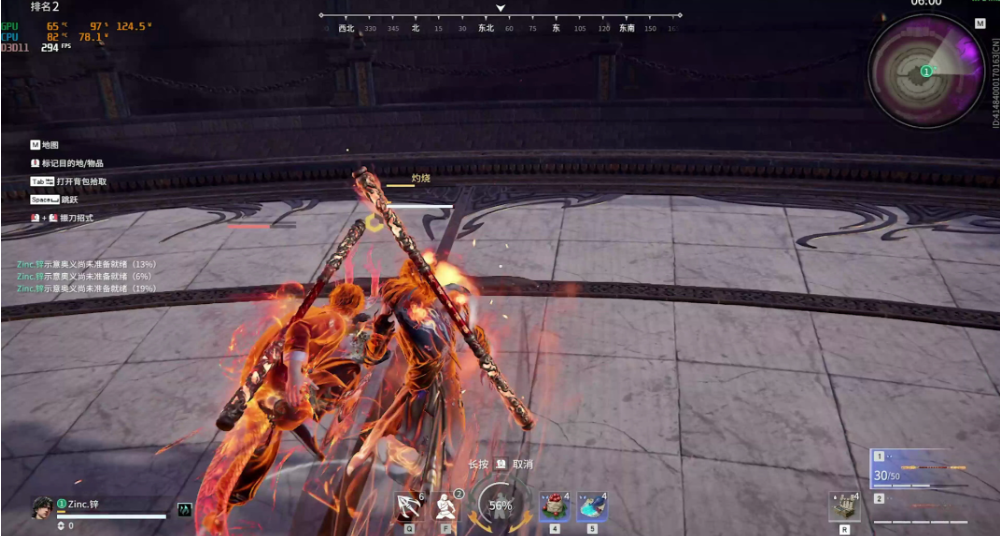
Task: Use the blue armor powder consumable
Action: pos(591,507)
